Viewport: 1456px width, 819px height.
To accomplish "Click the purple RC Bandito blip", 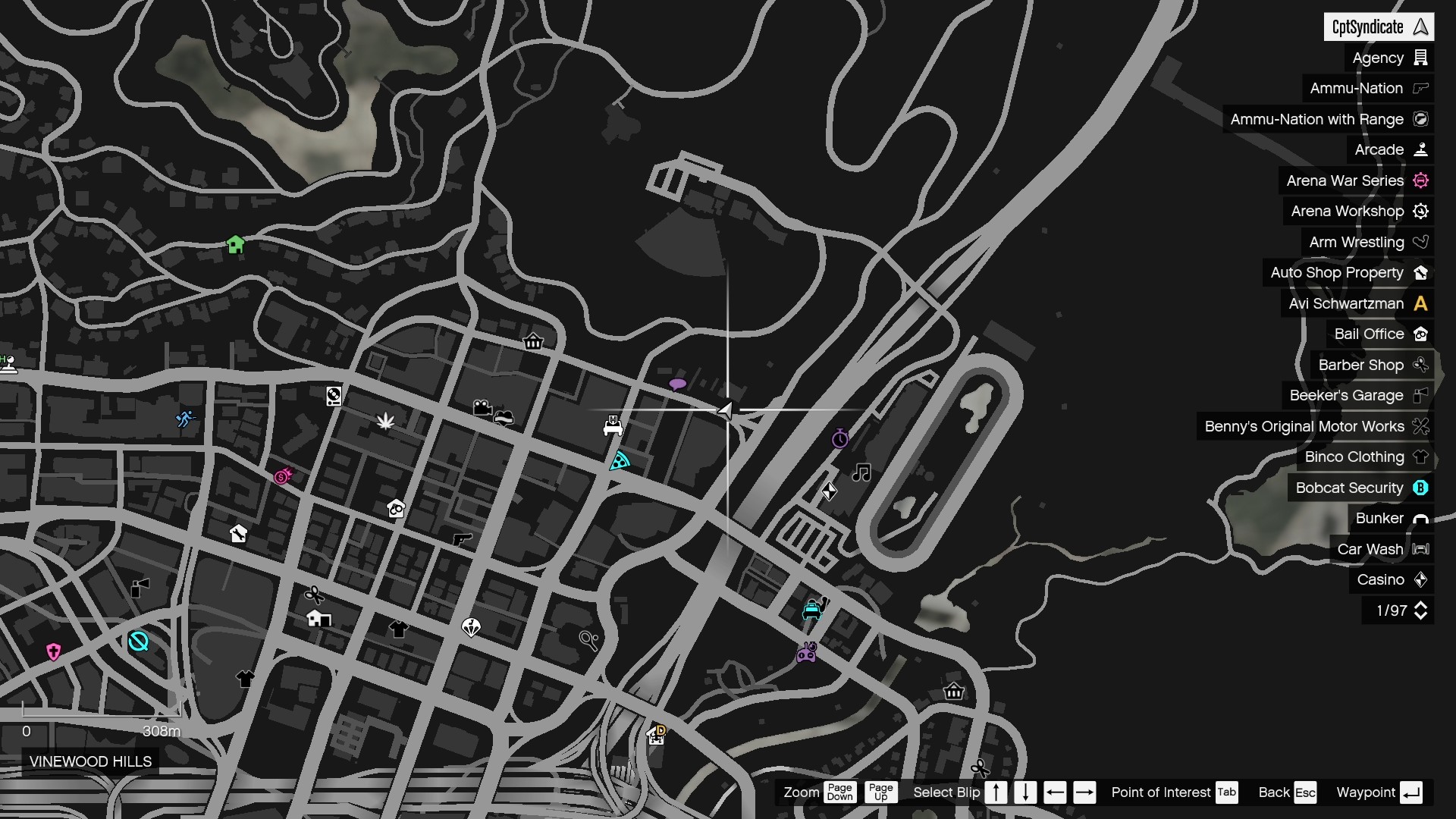I will coord(806,653).
